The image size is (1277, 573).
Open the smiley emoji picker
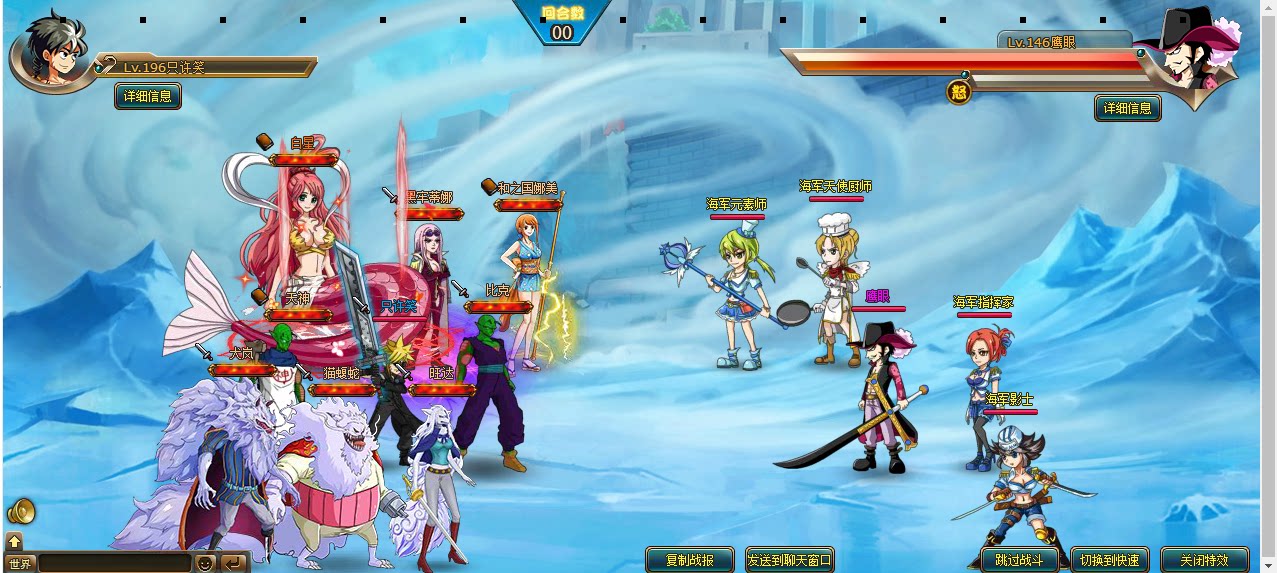205,563
